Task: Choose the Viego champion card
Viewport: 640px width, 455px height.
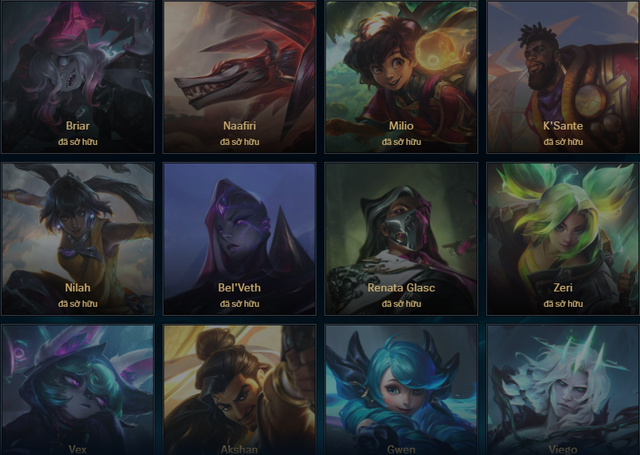Action: click(563, 390)
